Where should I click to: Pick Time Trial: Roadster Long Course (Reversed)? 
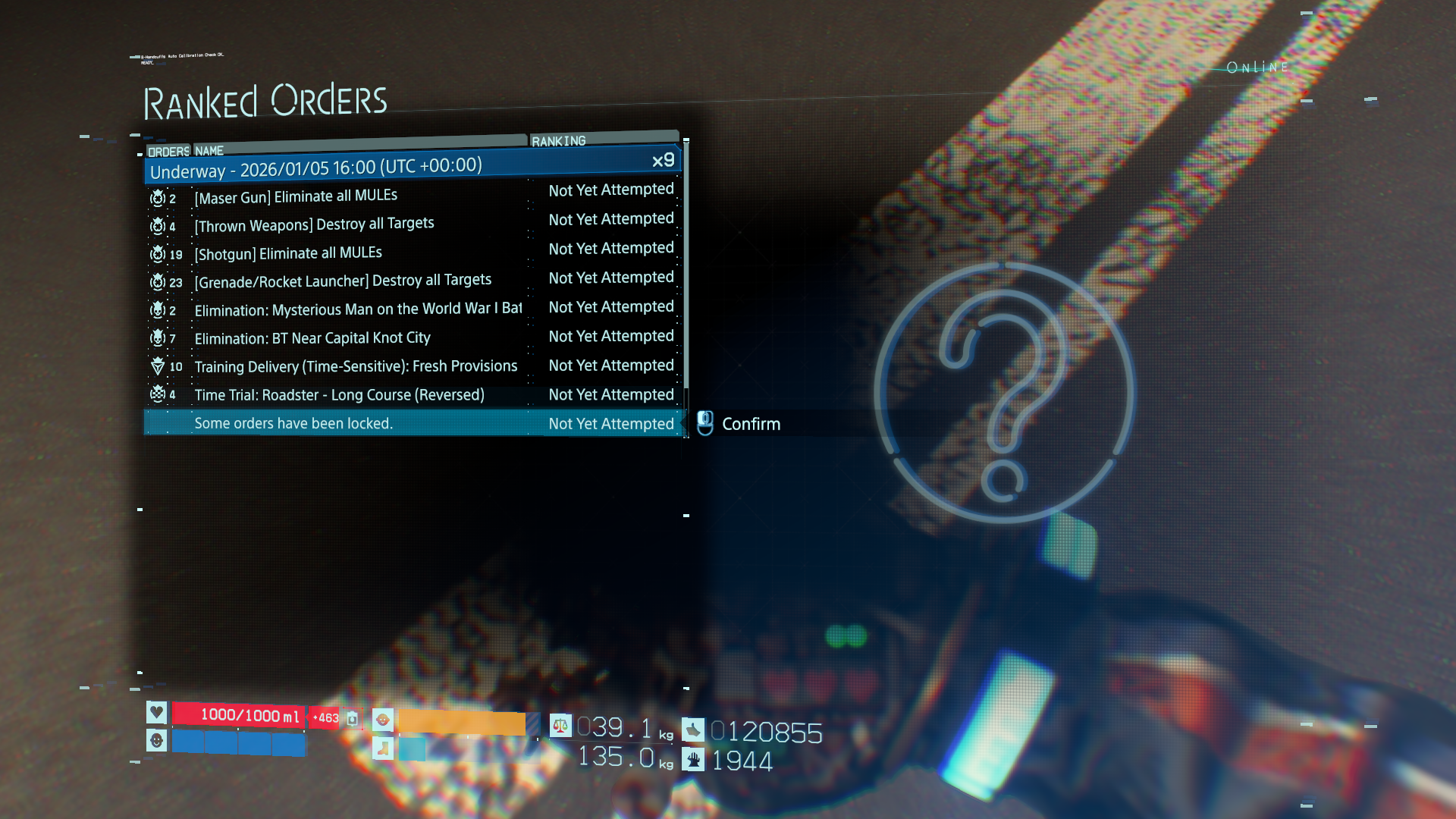339,395
